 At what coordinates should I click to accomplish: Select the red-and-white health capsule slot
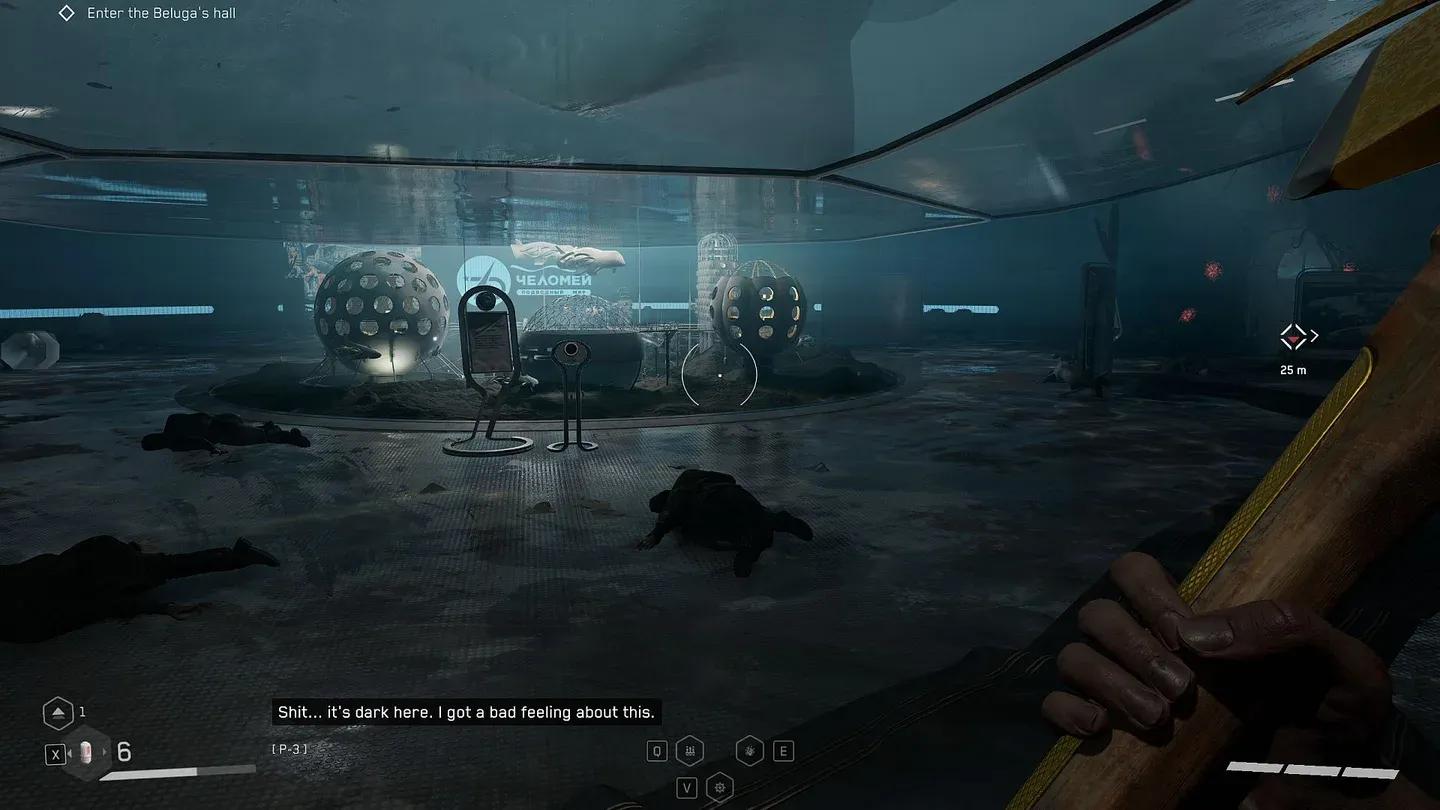(86, 752)
